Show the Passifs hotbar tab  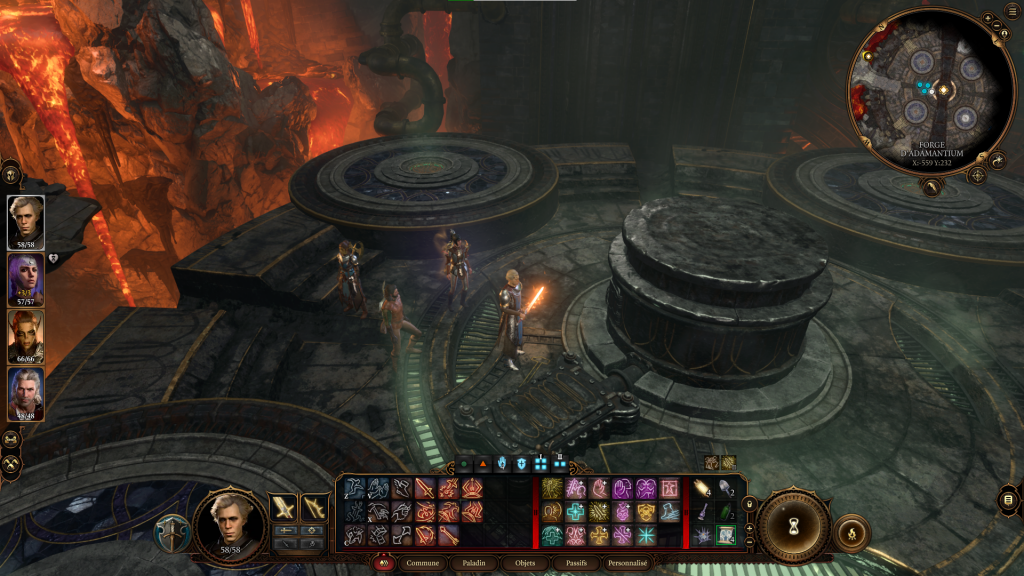tap(577, 563)
